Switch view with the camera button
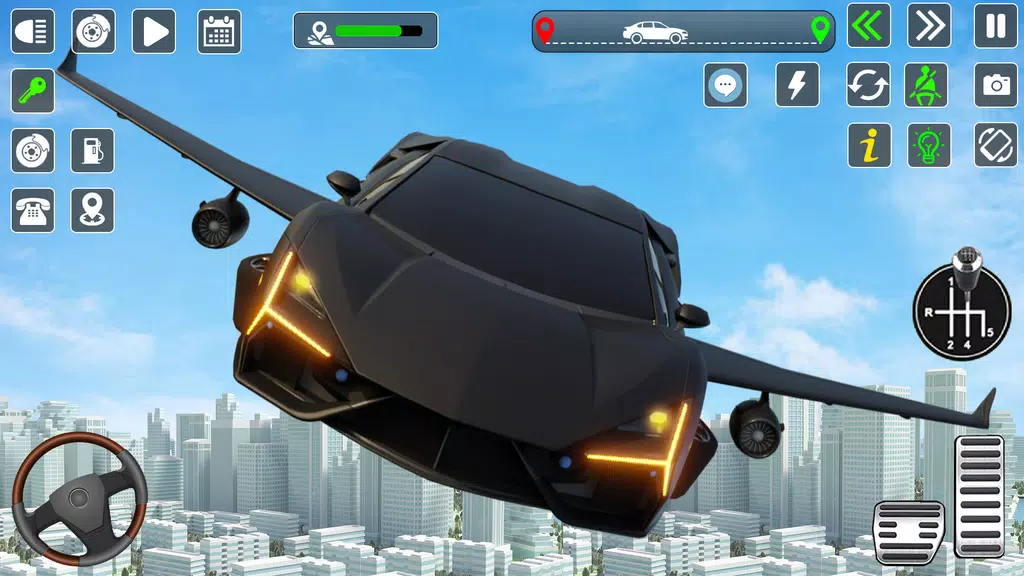This screenshot has width=1024, height=576. coord(996,85)
